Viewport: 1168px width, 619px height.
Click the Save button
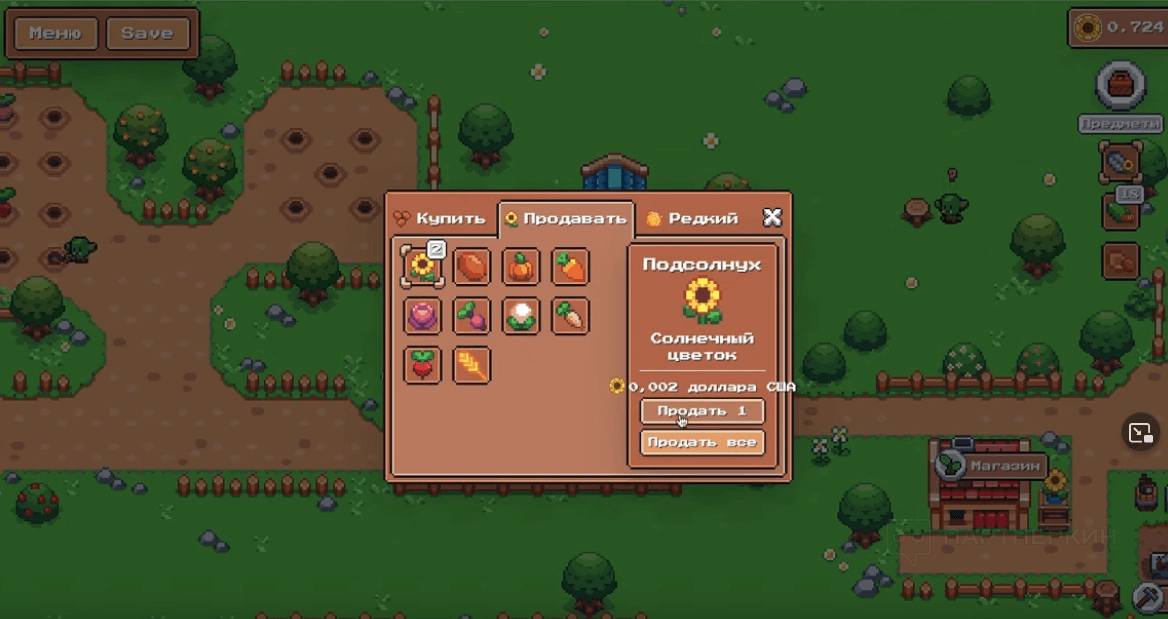(147, 33)
